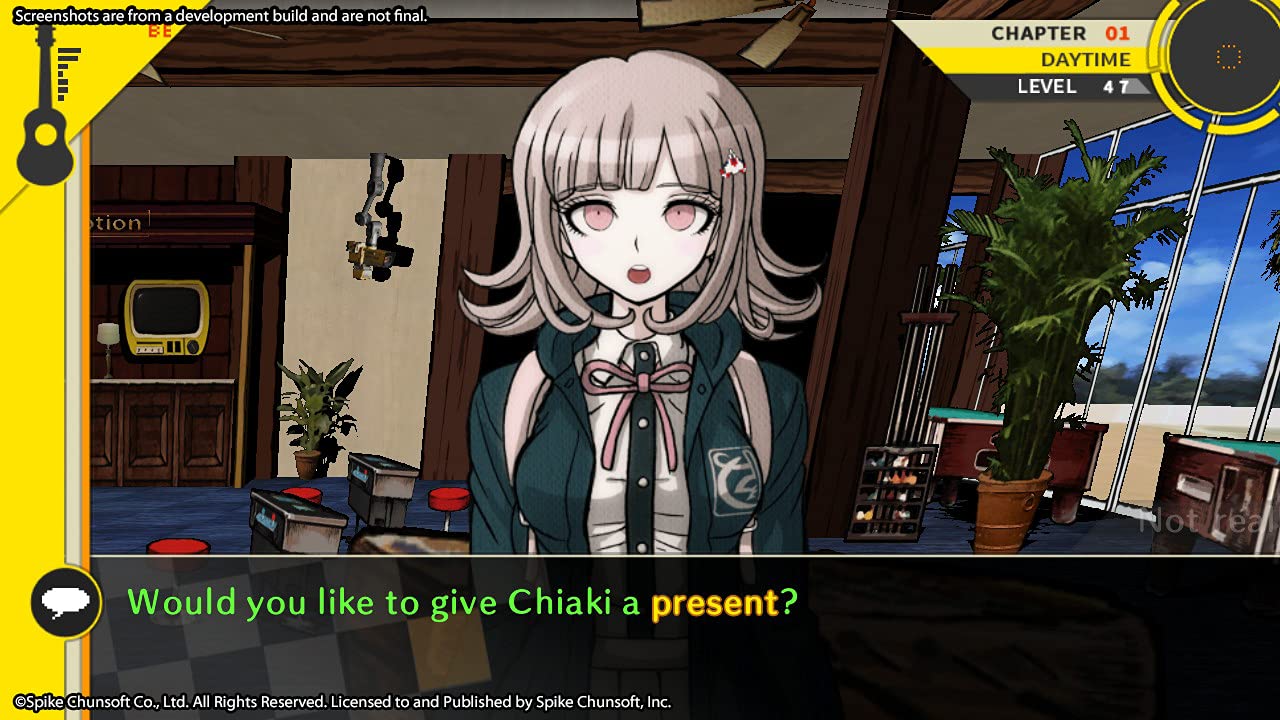Toggle the DAYTIME banner indicator
Viewport: 1280px width, 720px height.
pos(1085,59)
